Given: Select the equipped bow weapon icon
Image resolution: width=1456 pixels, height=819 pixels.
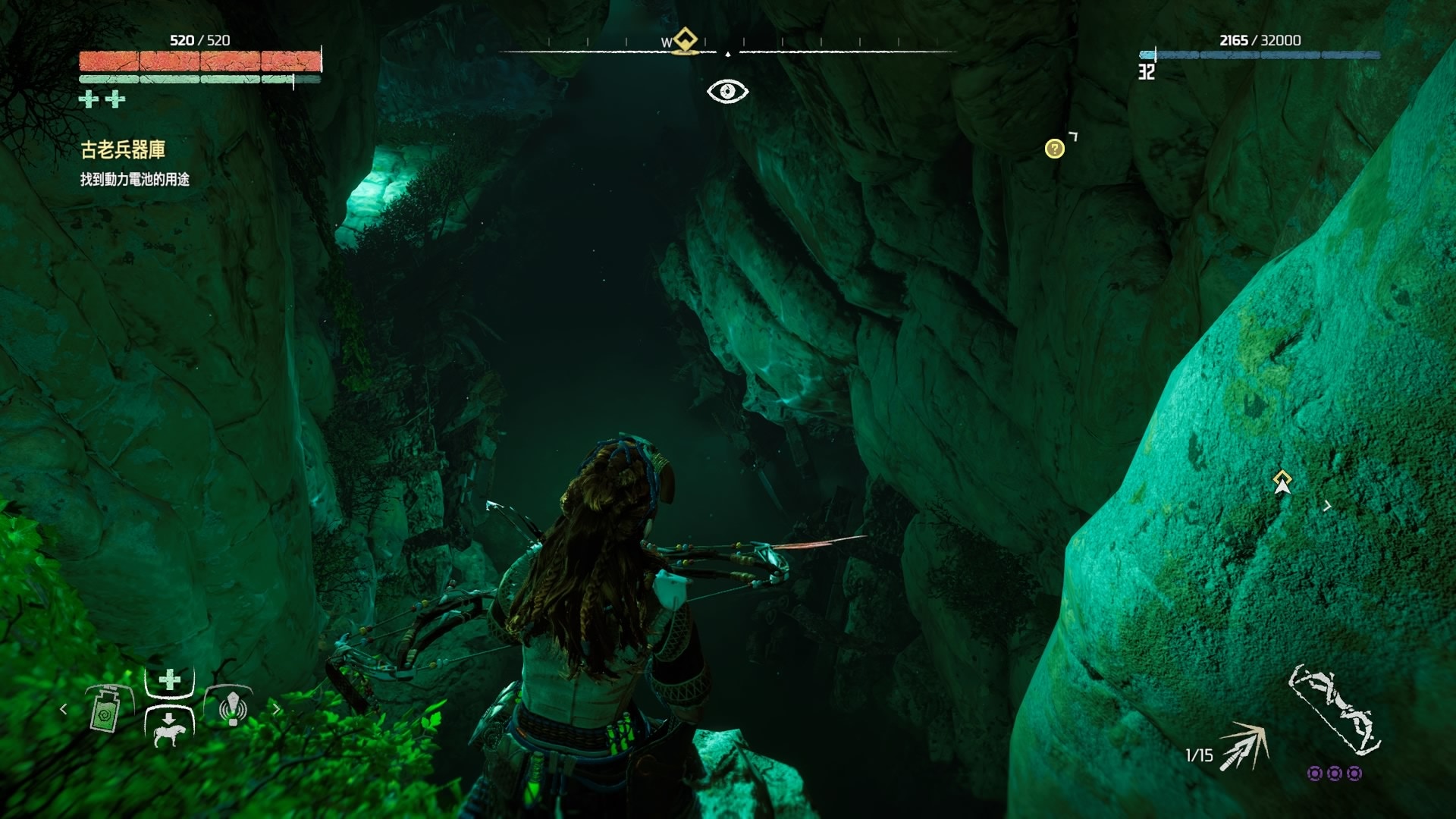Looking at the screenshot, I should [x=1333, y=708].
